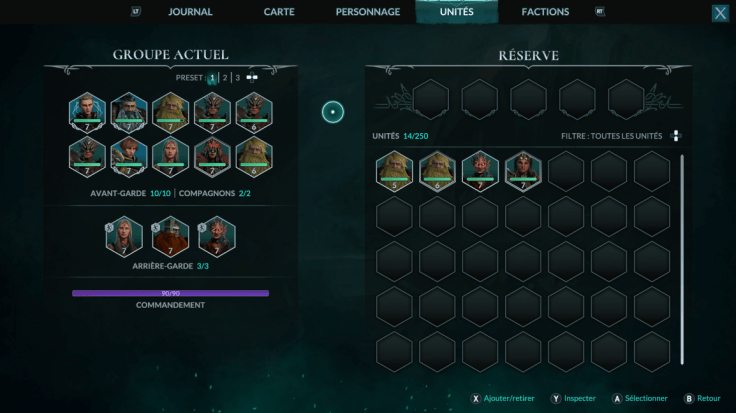This screenshot has height=413, width=736.
Task: Select the level 5 bearded dwarf in reserve
Action: 394,169
